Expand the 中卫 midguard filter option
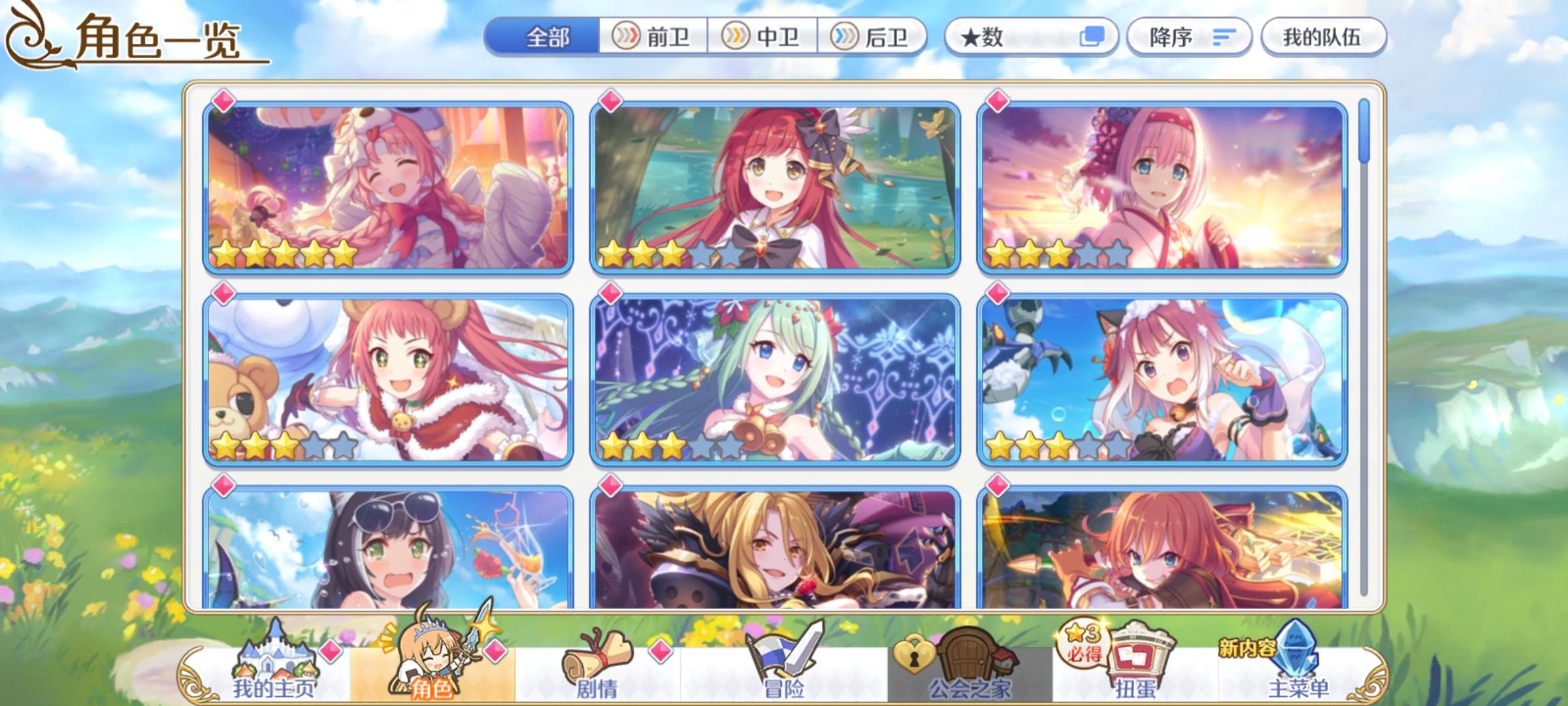 click(x=761, y=37)
